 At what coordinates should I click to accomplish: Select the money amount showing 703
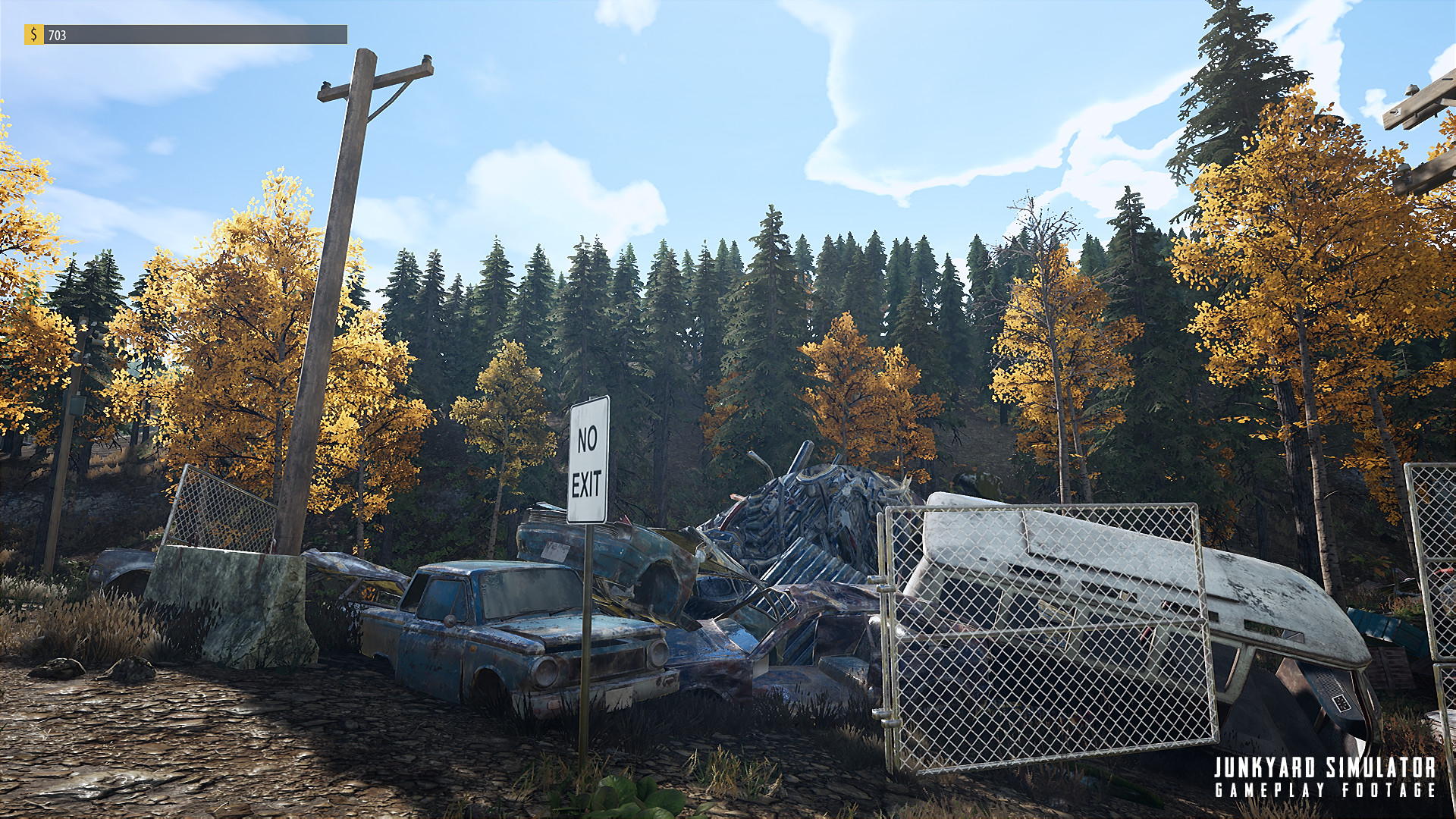[57, 33]
